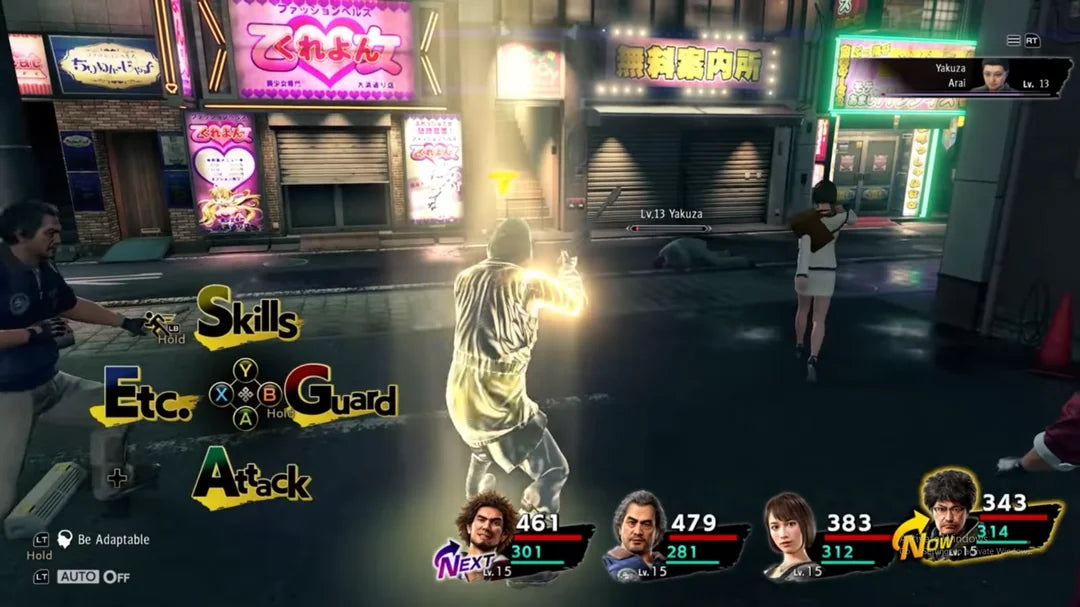Image resolution: width=1080 pixels, height=607 pixels.
Task: Select the NOW active character portrait
Action: [948, 514]
